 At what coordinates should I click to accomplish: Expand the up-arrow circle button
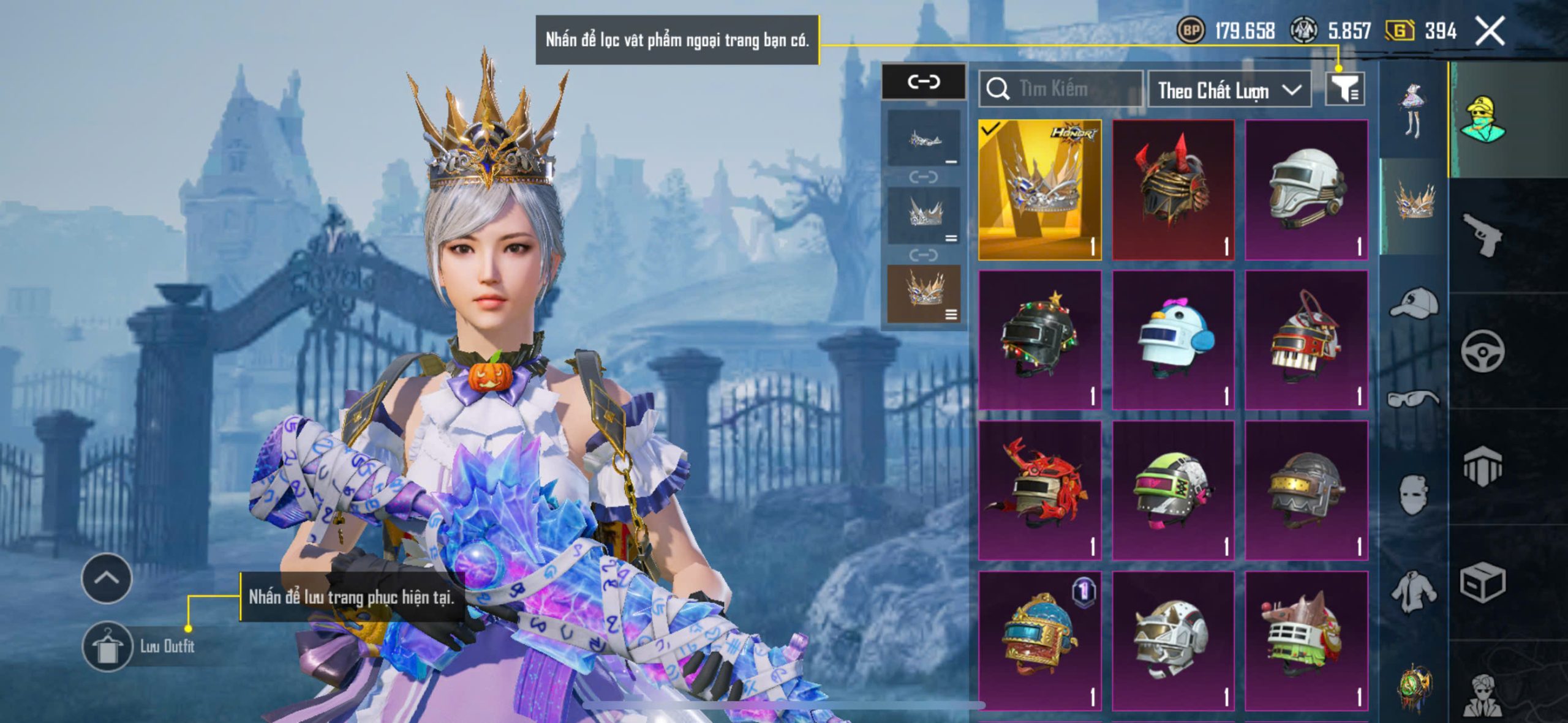[107, 578]
